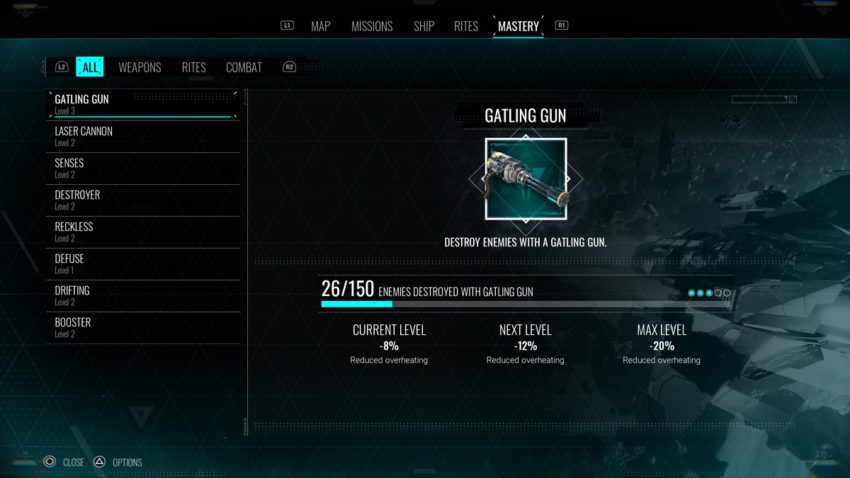Open the top-level Rites tab
The height and width of the screenshot is (478, 850).
pos(466,26)
